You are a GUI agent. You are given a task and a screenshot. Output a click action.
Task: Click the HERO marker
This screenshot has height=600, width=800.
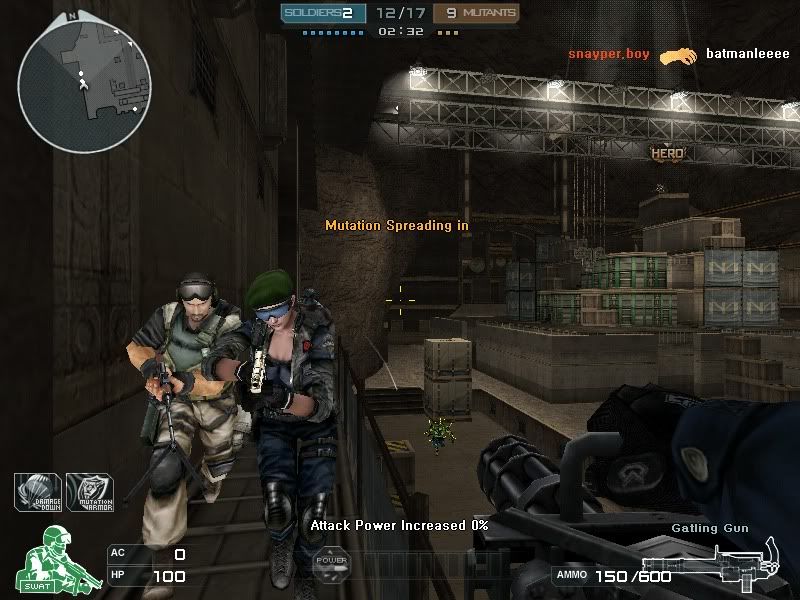coord(667,153)
